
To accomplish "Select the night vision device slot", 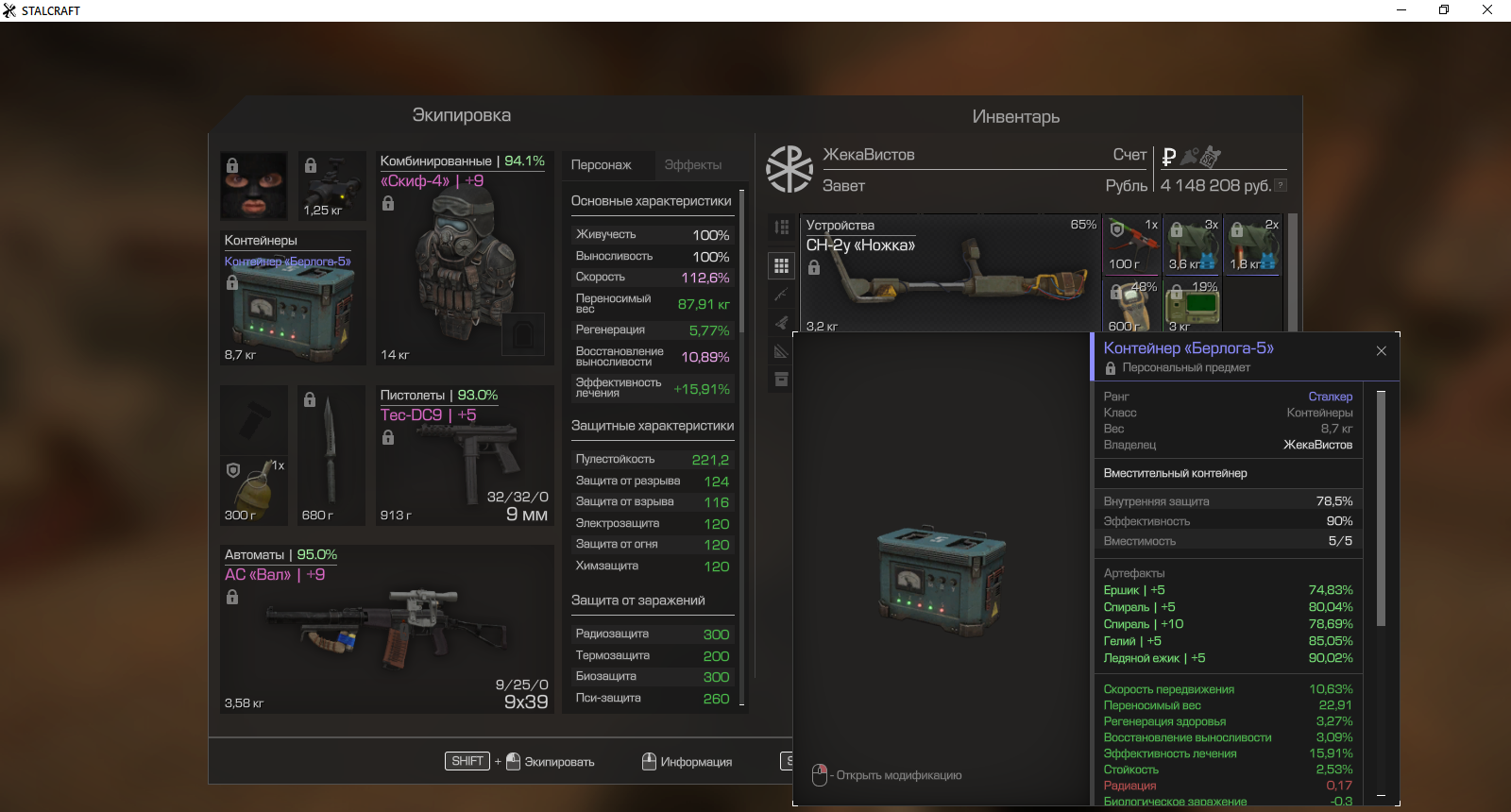I will pyautogui.click(x=331, y=185).
